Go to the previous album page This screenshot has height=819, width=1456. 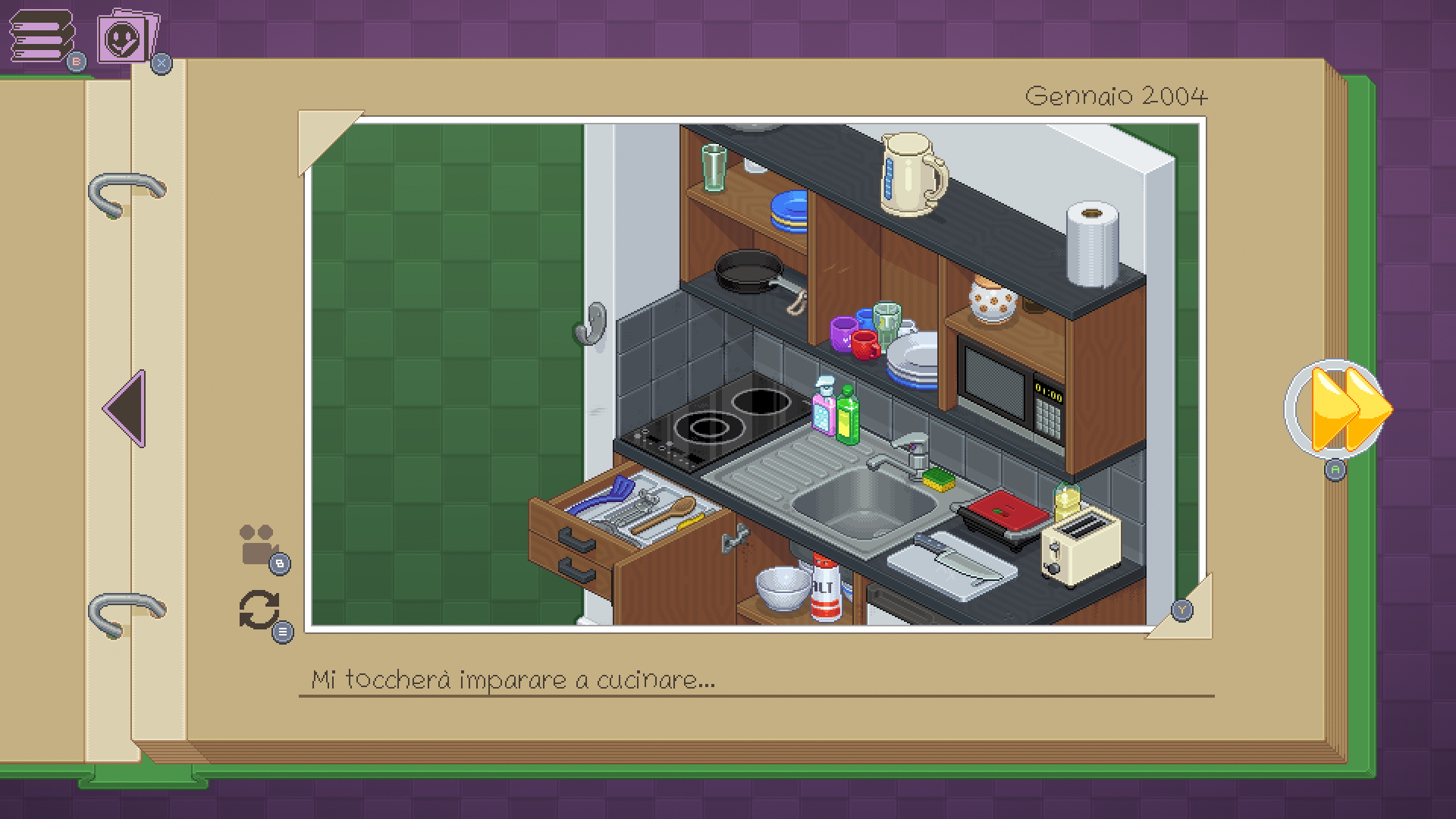125,409
